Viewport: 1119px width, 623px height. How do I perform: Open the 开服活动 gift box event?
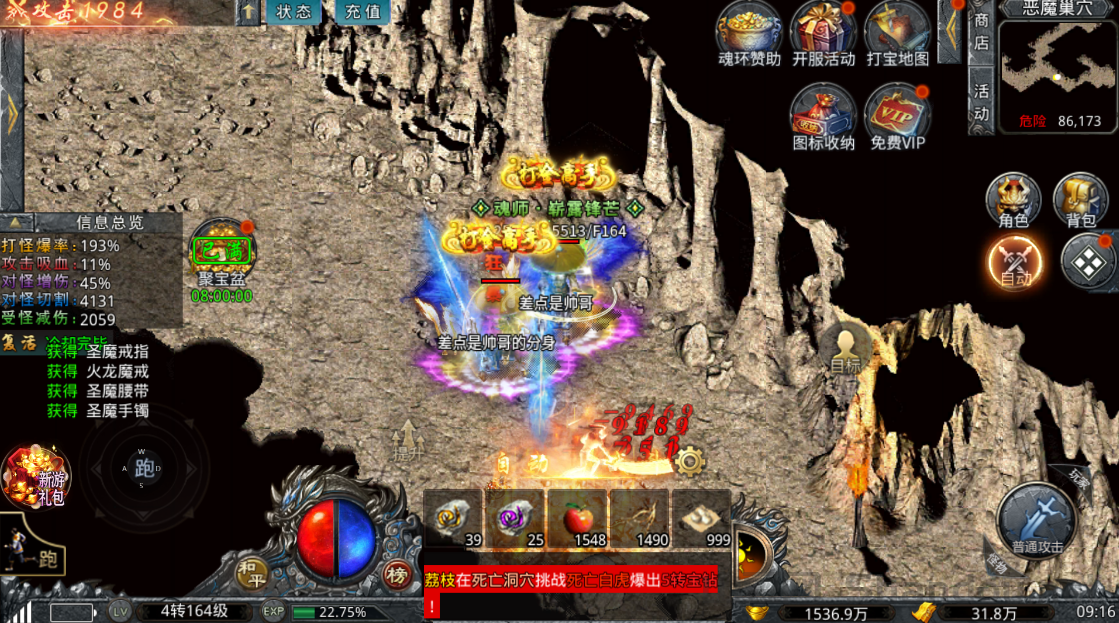tap(823, 33)
